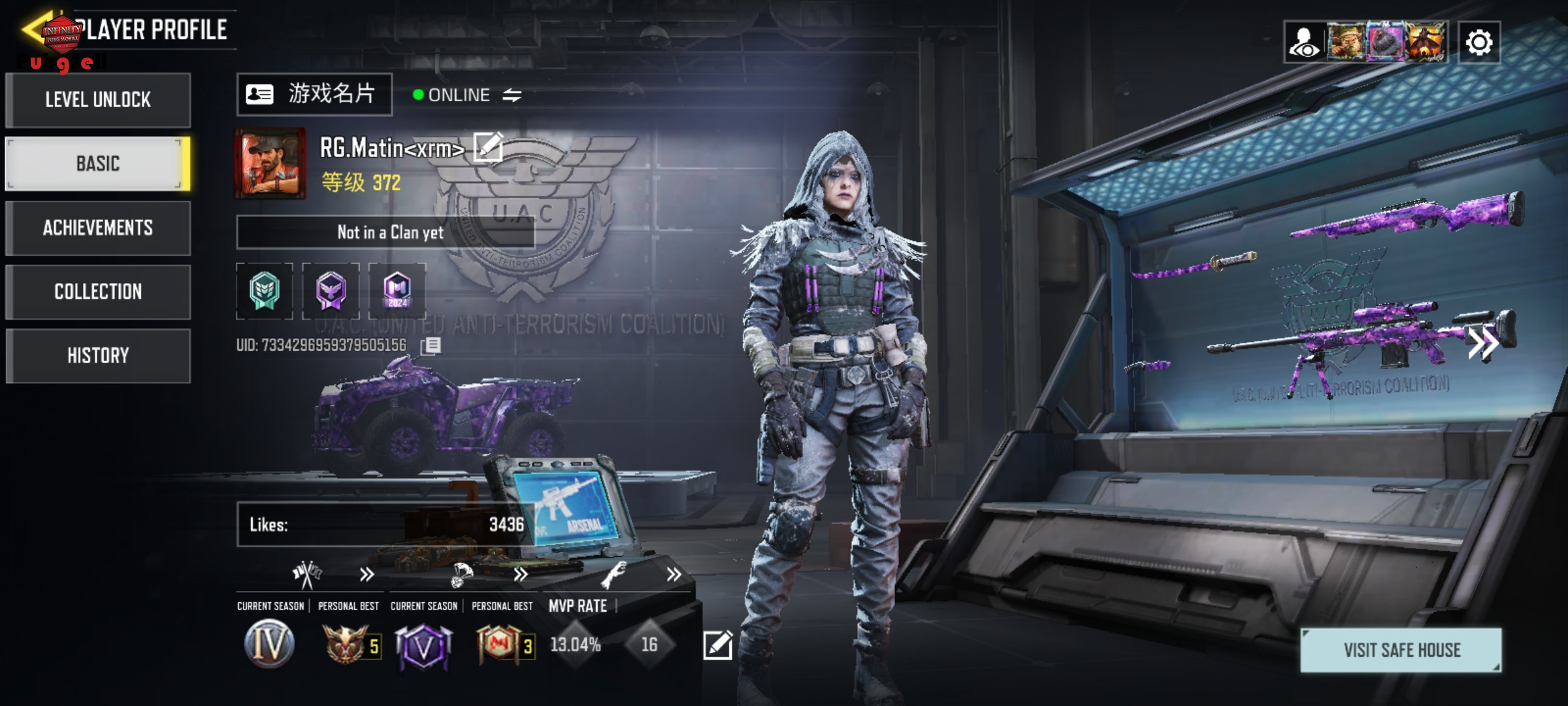Screen dimensions: 1568x706
Task: View the History tab
Action: 98,356
